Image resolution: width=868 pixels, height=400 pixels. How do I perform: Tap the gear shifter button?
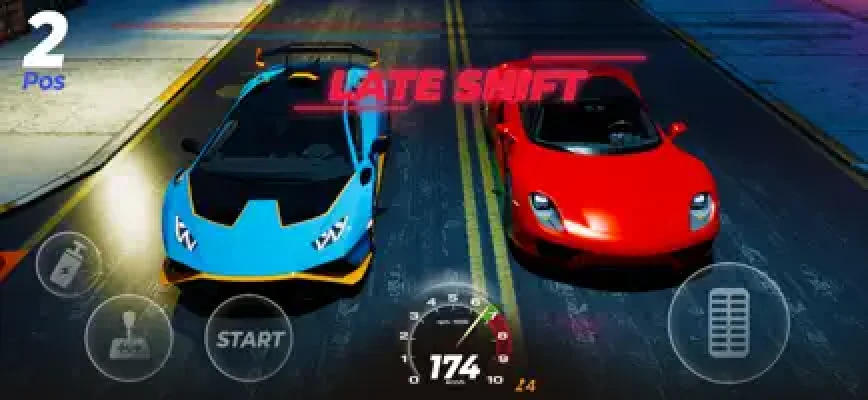(x=130, y=338)
